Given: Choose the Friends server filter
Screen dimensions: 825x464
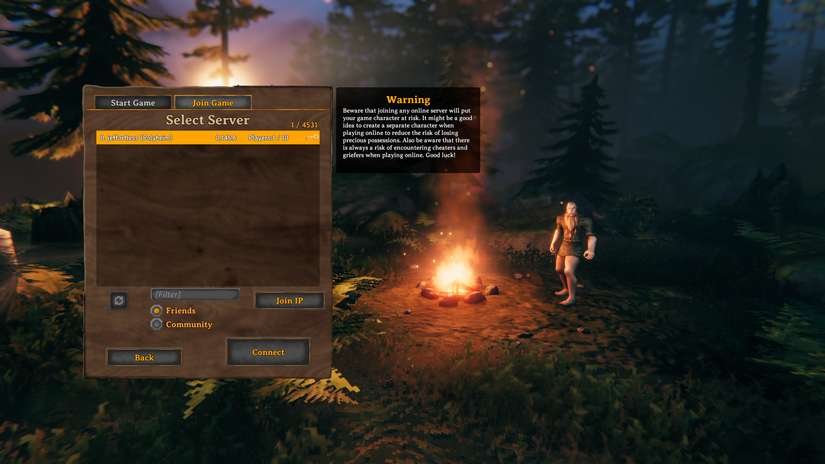Looking at the screenshot, I should [156, 311].
